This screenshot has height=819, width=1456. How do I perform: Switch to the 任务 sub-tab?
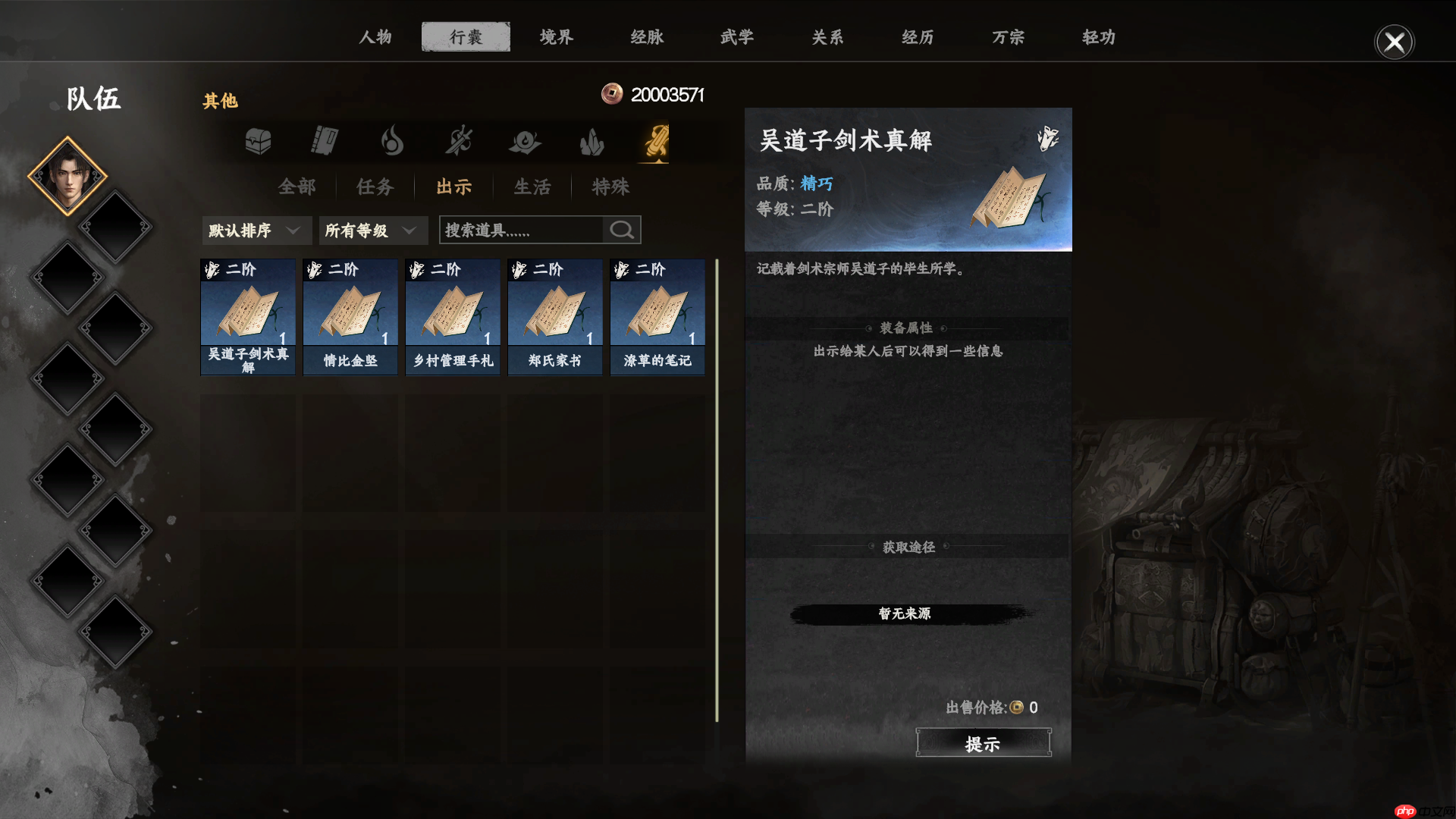[x=374, y=187]
